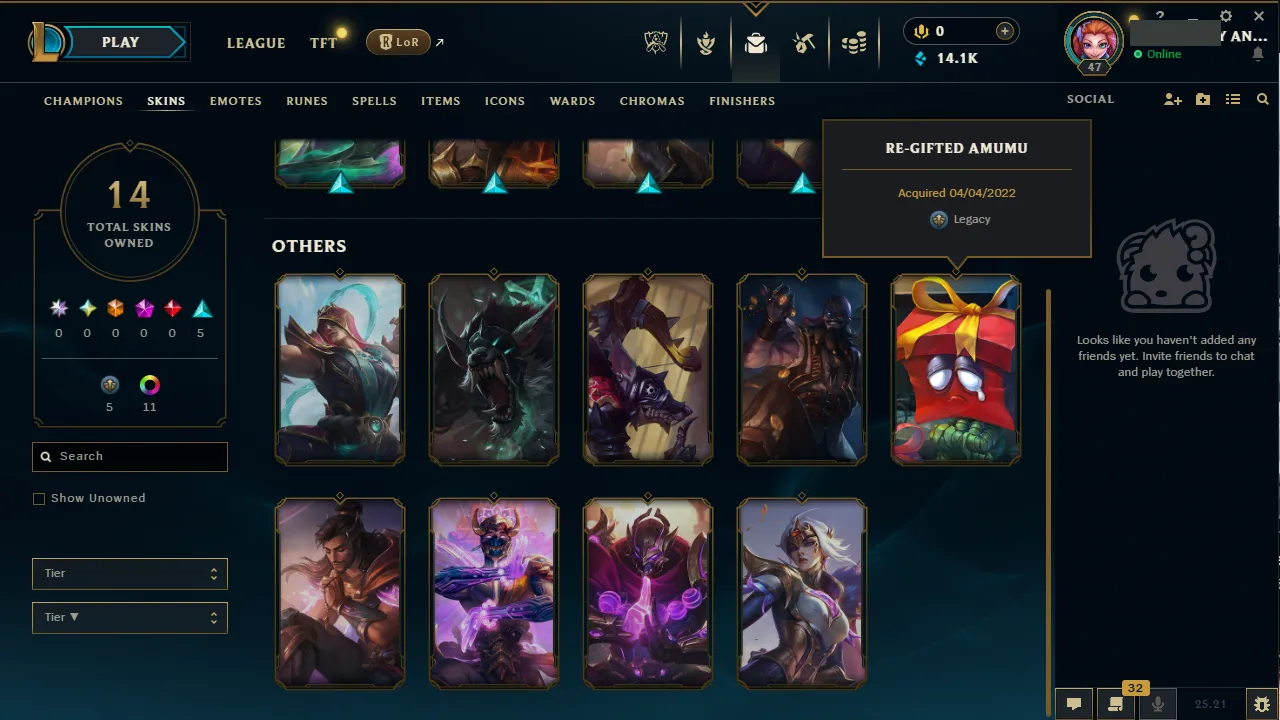The image size is (1280, 720).
Task: Open client settings with the gear icon
Action: pyautogui.click(x=1226, y=16)
